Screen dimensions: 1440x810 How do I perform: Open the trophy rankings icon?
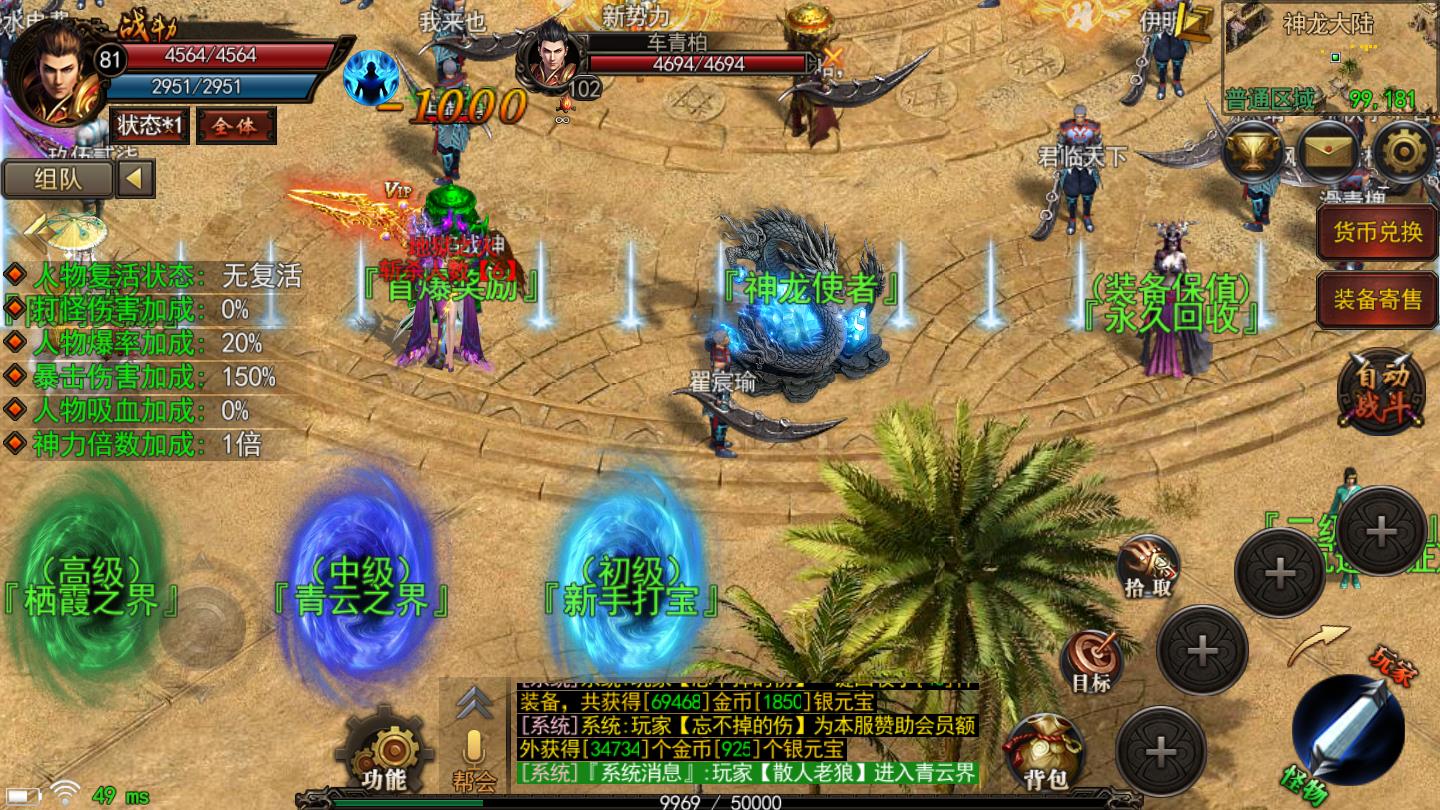pos(1253,152)
